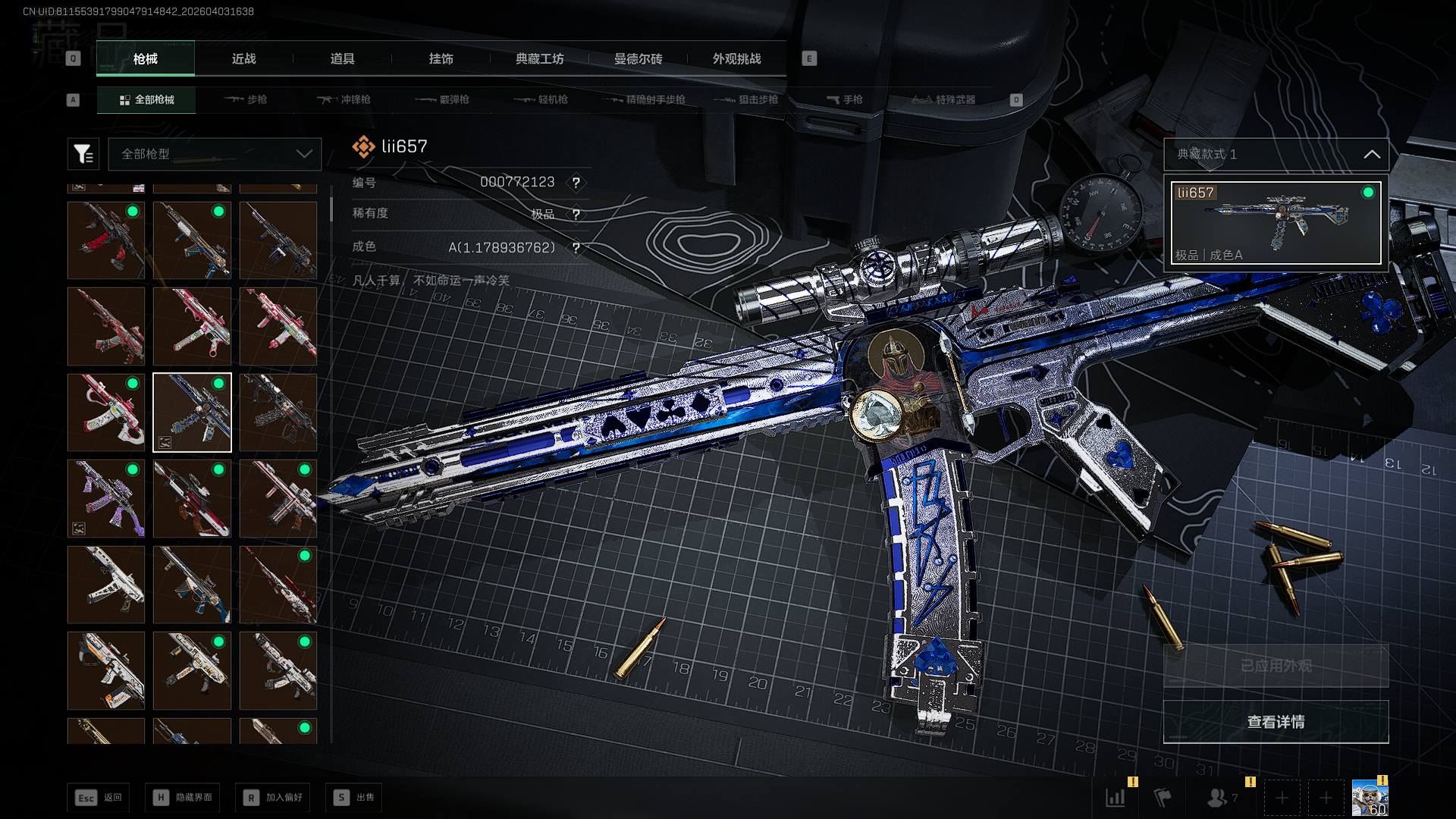Go to the 典藏工坊 workshop tab
Image resolution: width=1456 pixels, height=819 pixels.
[539, 59]
